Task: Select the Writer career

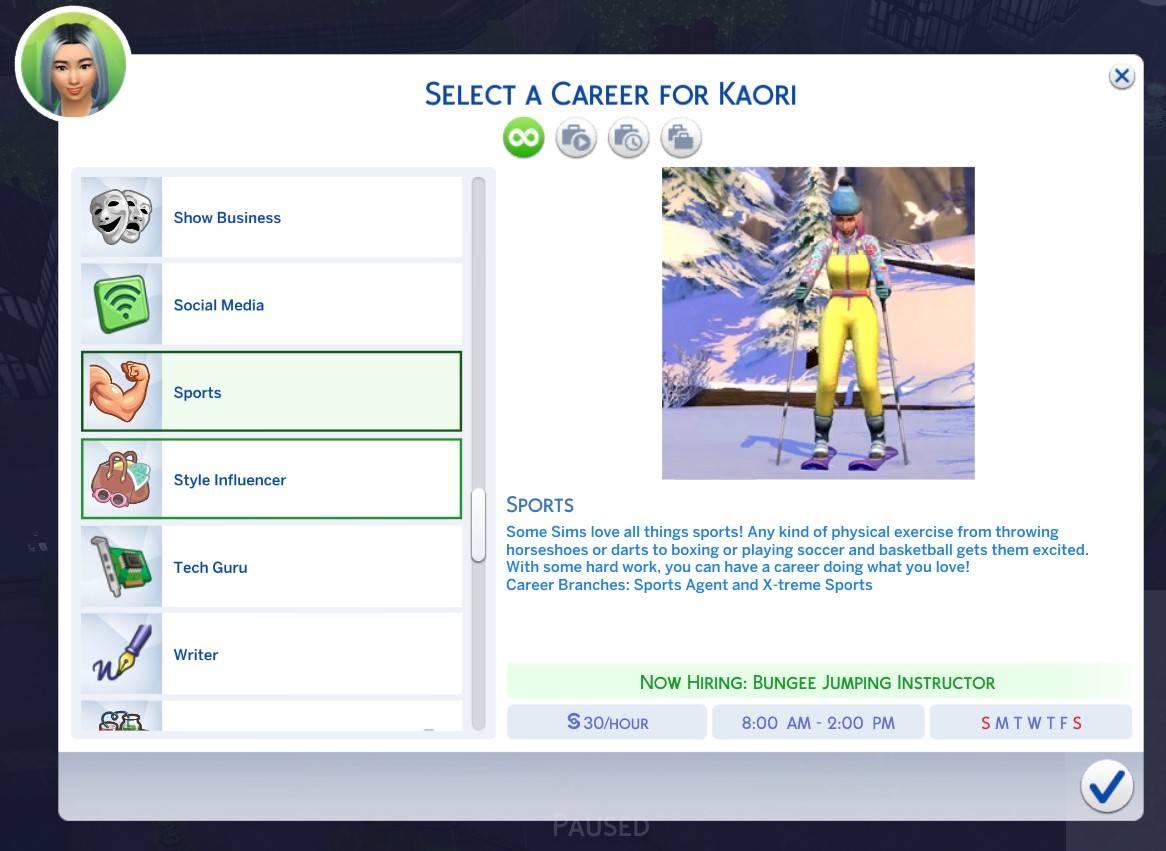Action: [271, 654]
